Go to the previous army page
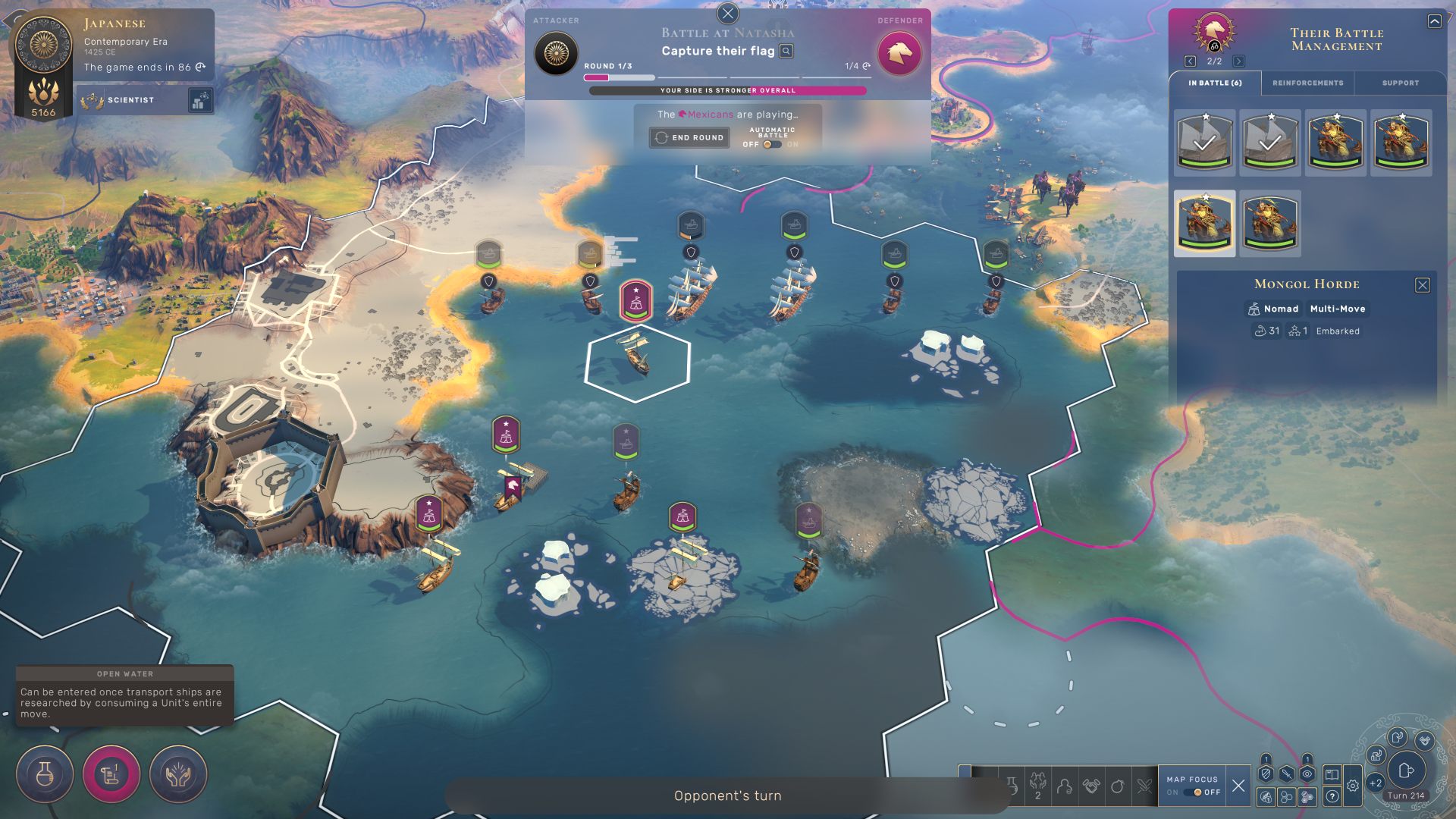Viewport: 1456px width, 819px height. (1190, 61)
